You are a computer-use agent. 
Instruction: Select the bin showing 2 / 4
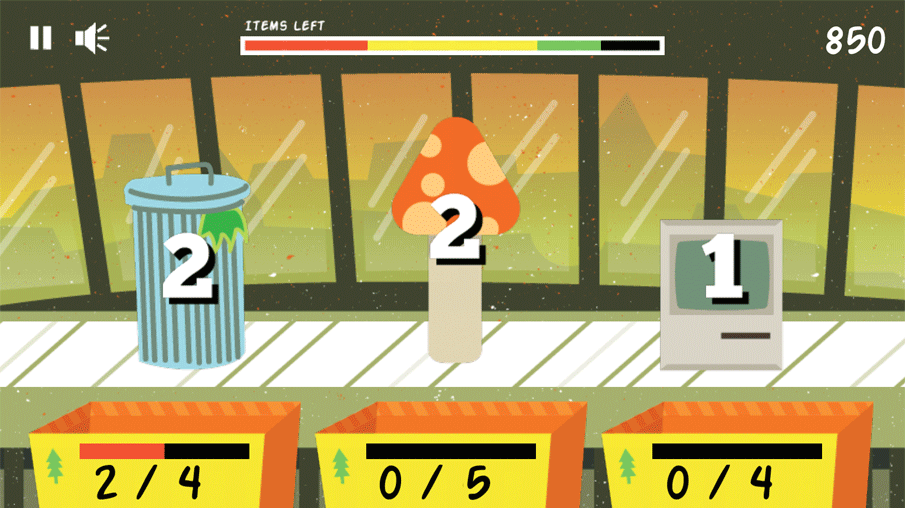tap(164, 460)
